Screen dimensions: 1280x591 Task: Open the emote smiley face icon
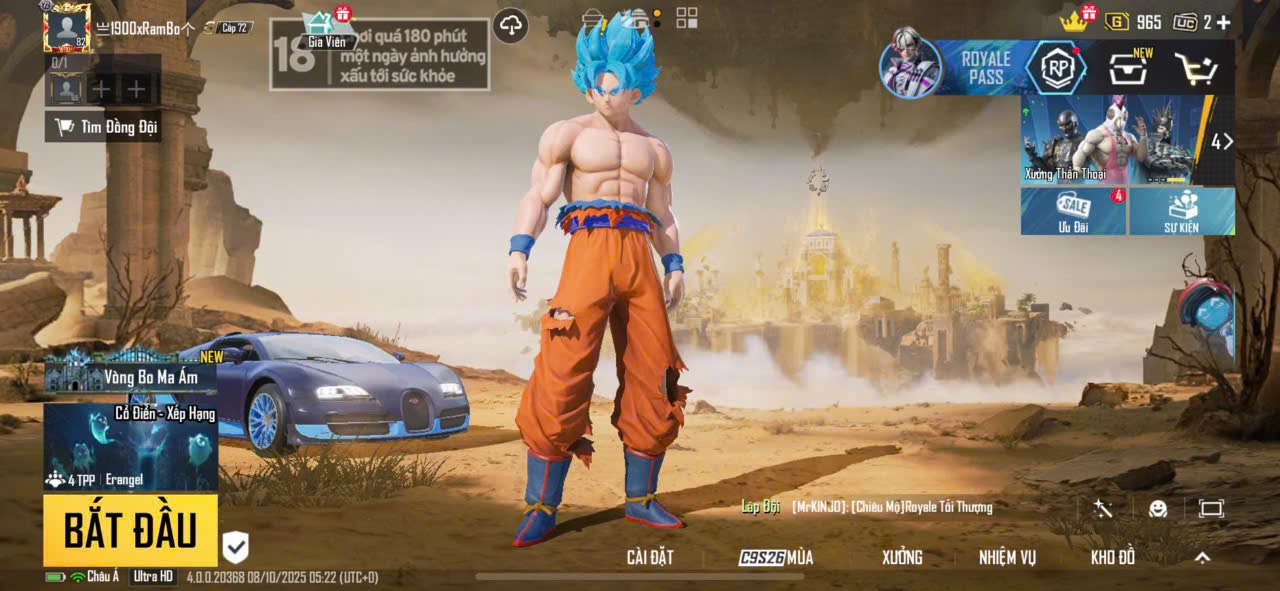(1158, 508)
